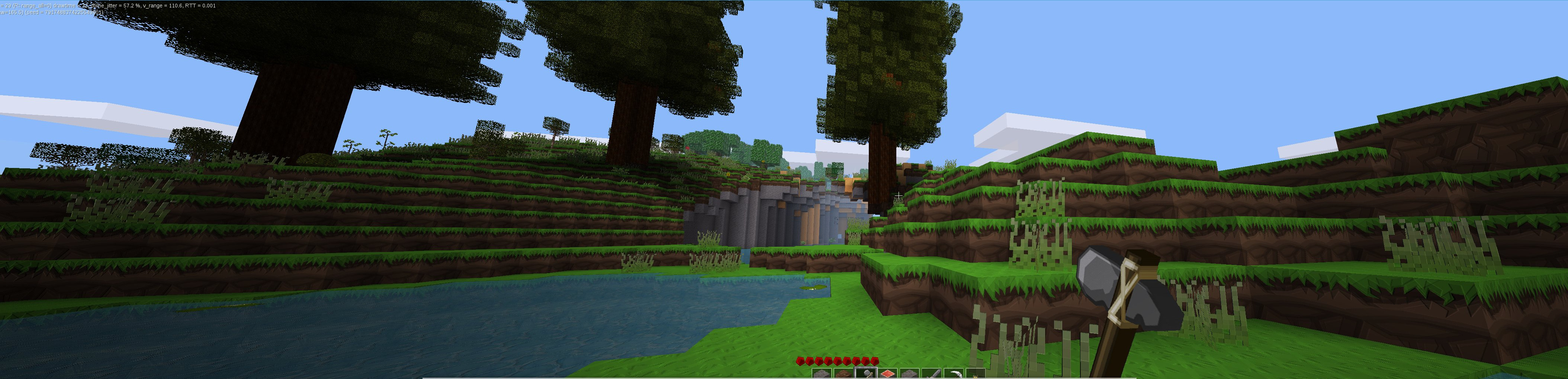This screenshot has height=379, width=1568.
Task: Select the mossy stone block in the hotbar
Action: [909, 373]
